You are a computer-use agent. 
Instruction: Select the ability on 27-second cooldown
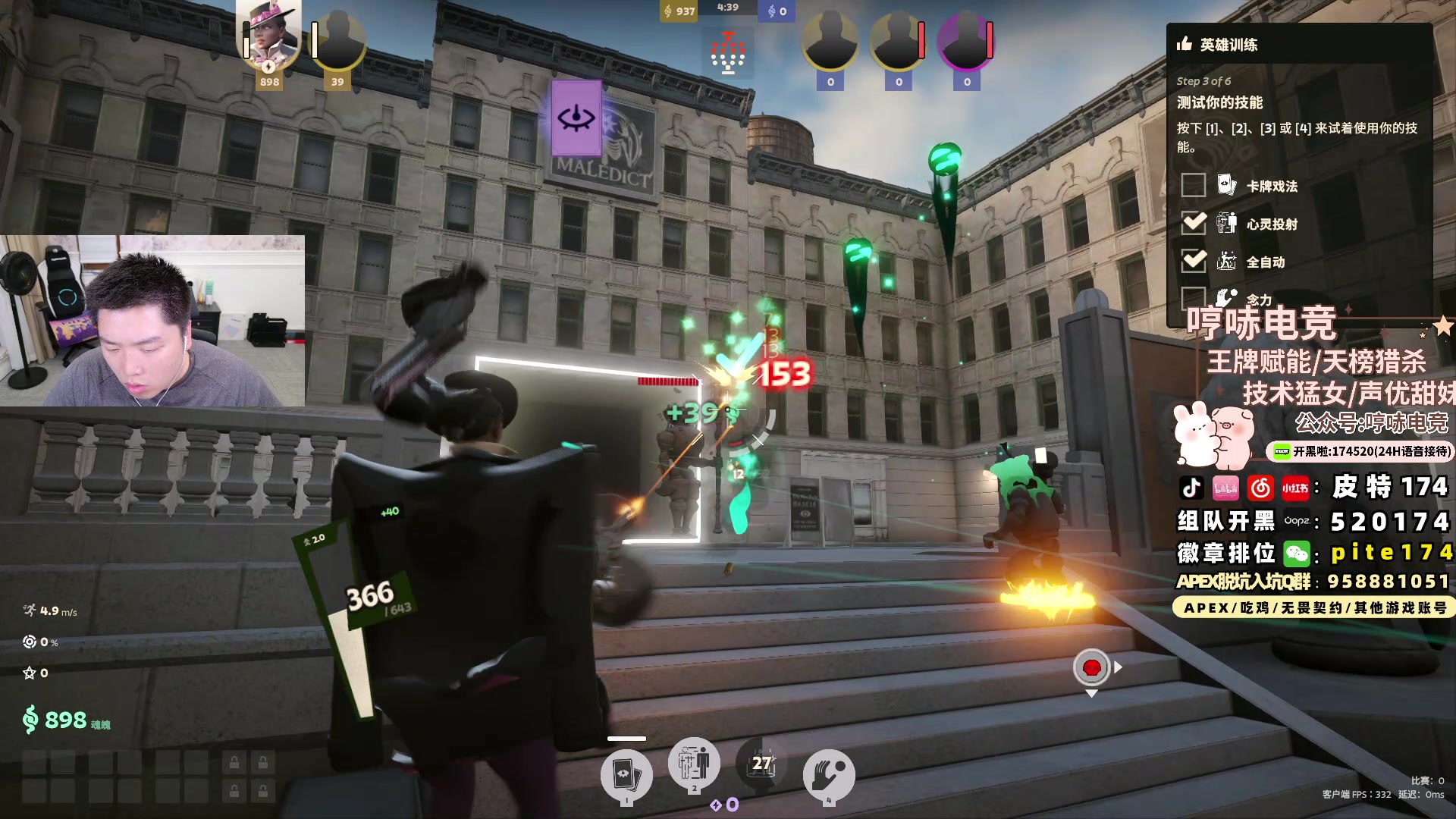(x=761, y=764)
